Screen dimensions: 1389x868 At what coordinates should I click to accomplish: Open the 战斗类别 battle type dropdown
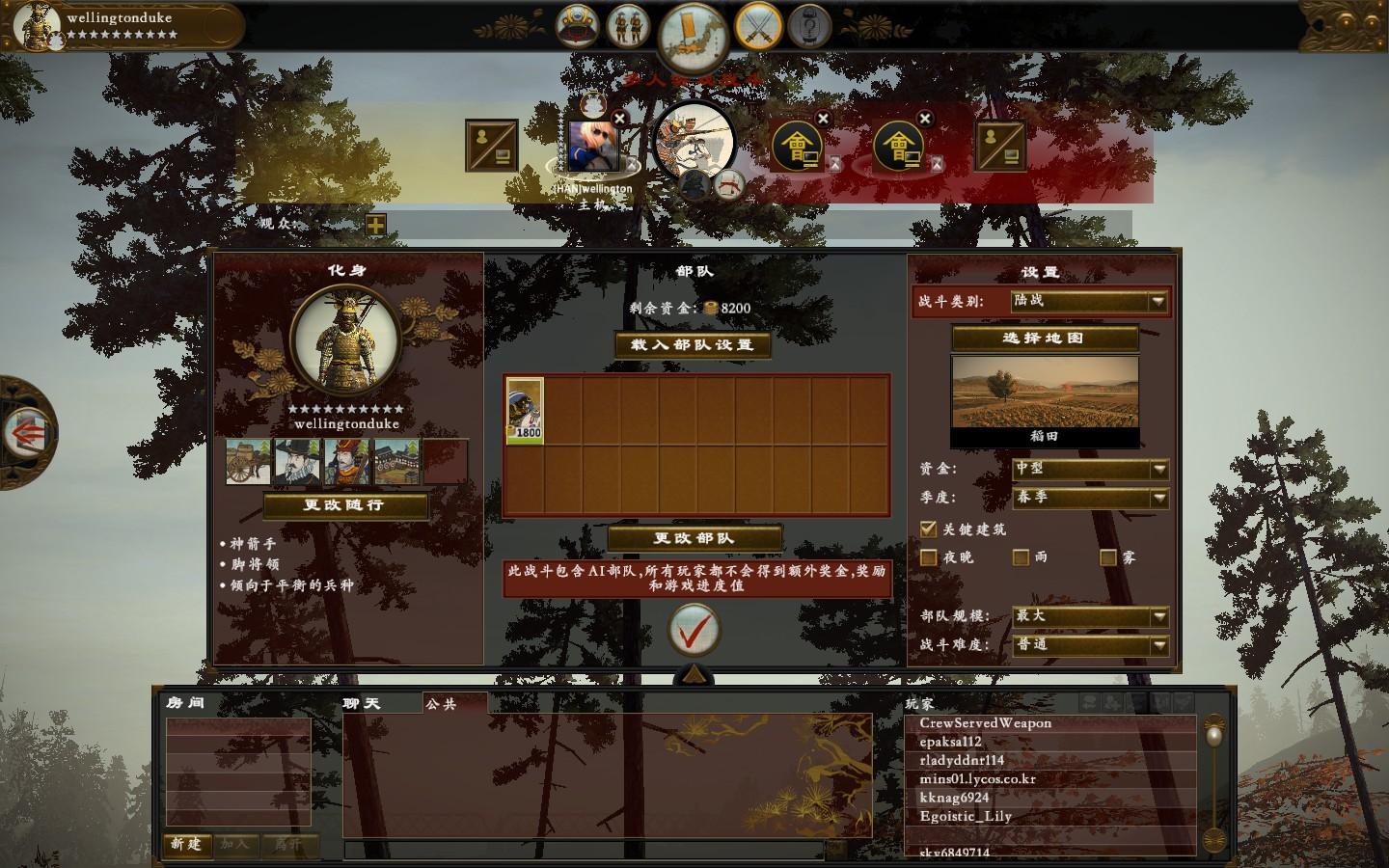pyautogui.click(x=1089, y=302)
